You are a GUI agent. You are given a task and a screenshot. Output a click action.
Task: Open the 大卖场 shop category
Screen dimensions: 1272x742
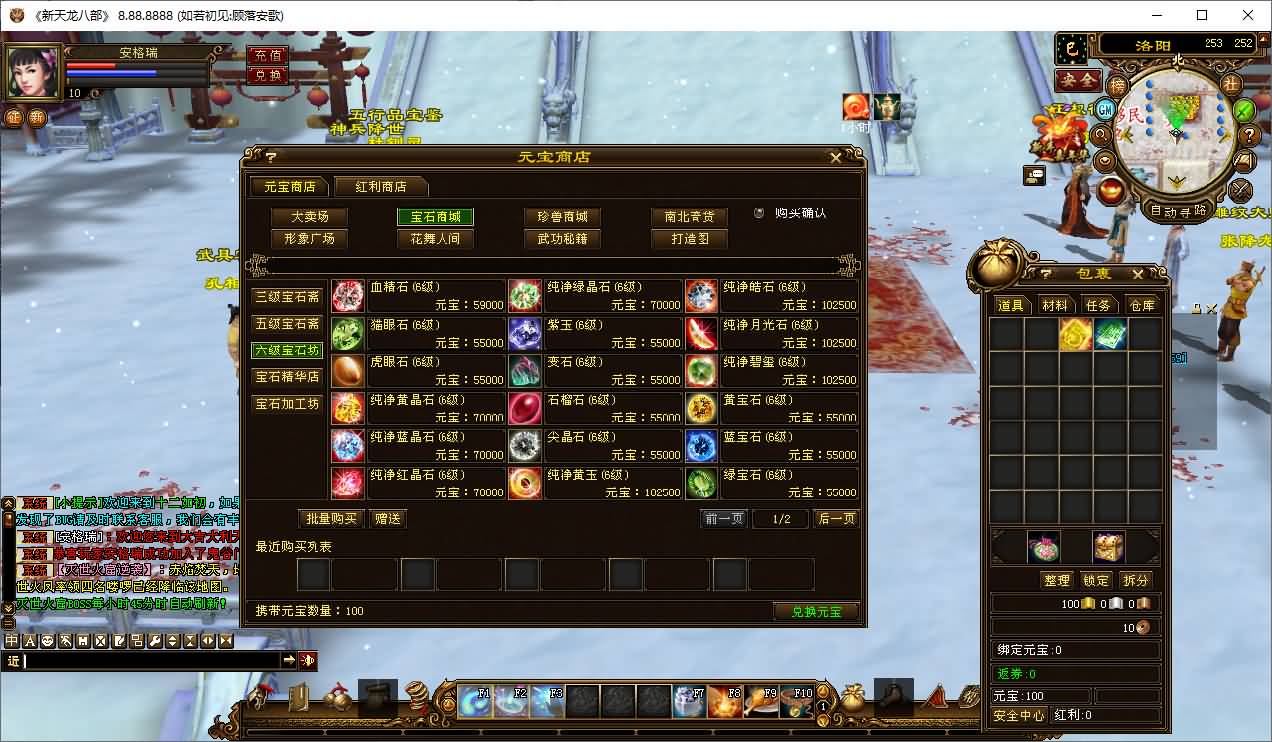[309, 217]
